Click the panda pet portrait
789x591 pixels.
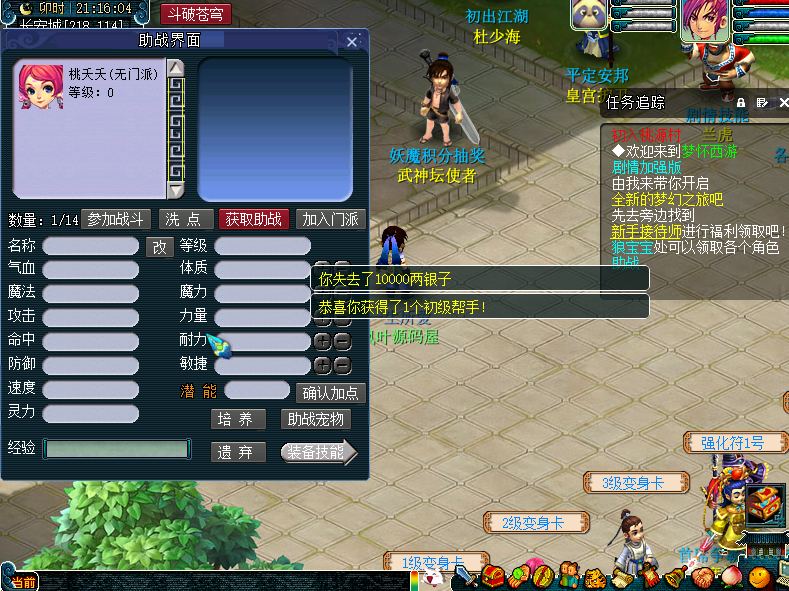(x=589, y=16)
